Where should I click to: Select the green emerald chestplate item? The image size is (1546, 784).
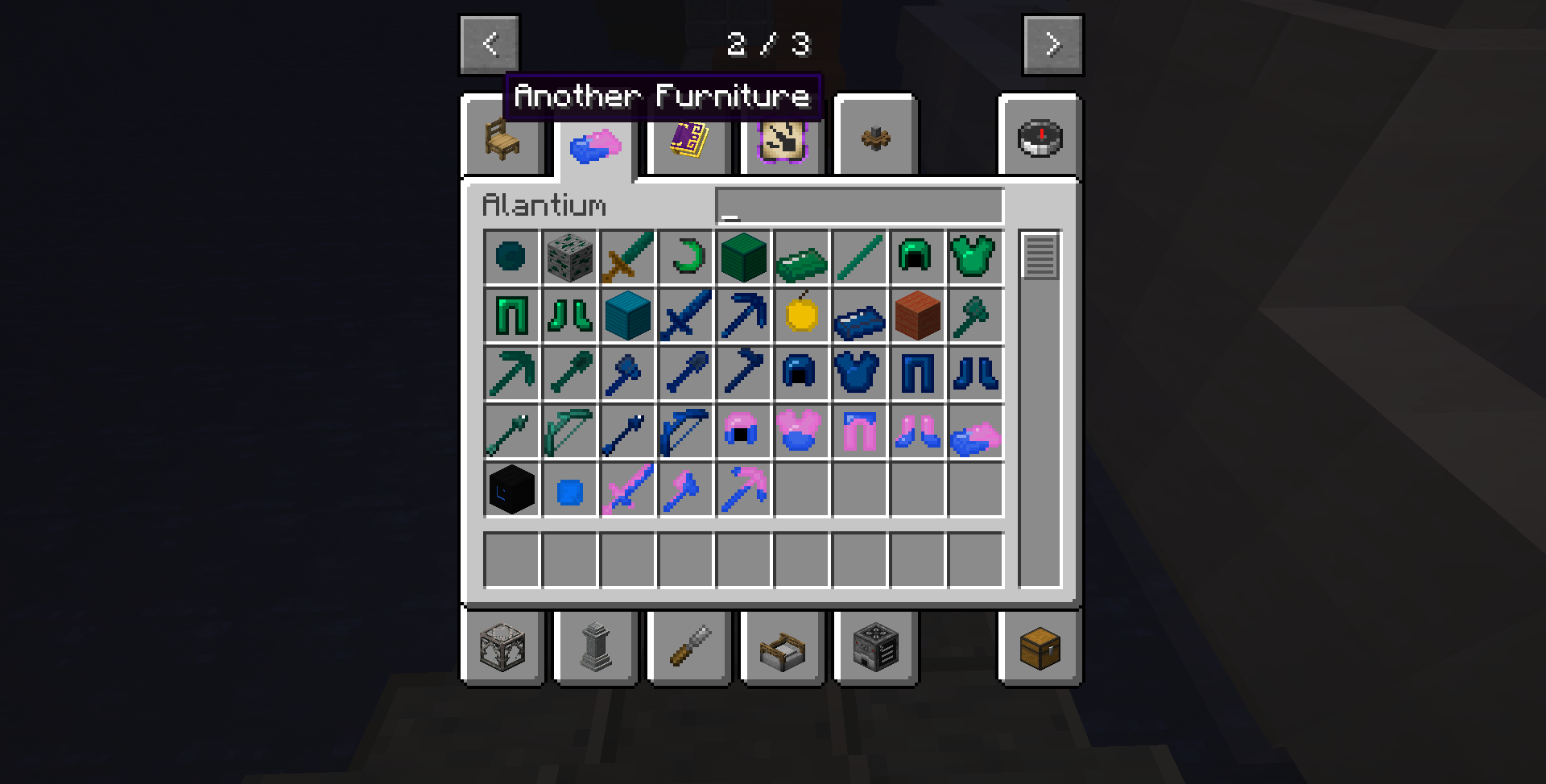pos(975,258)
